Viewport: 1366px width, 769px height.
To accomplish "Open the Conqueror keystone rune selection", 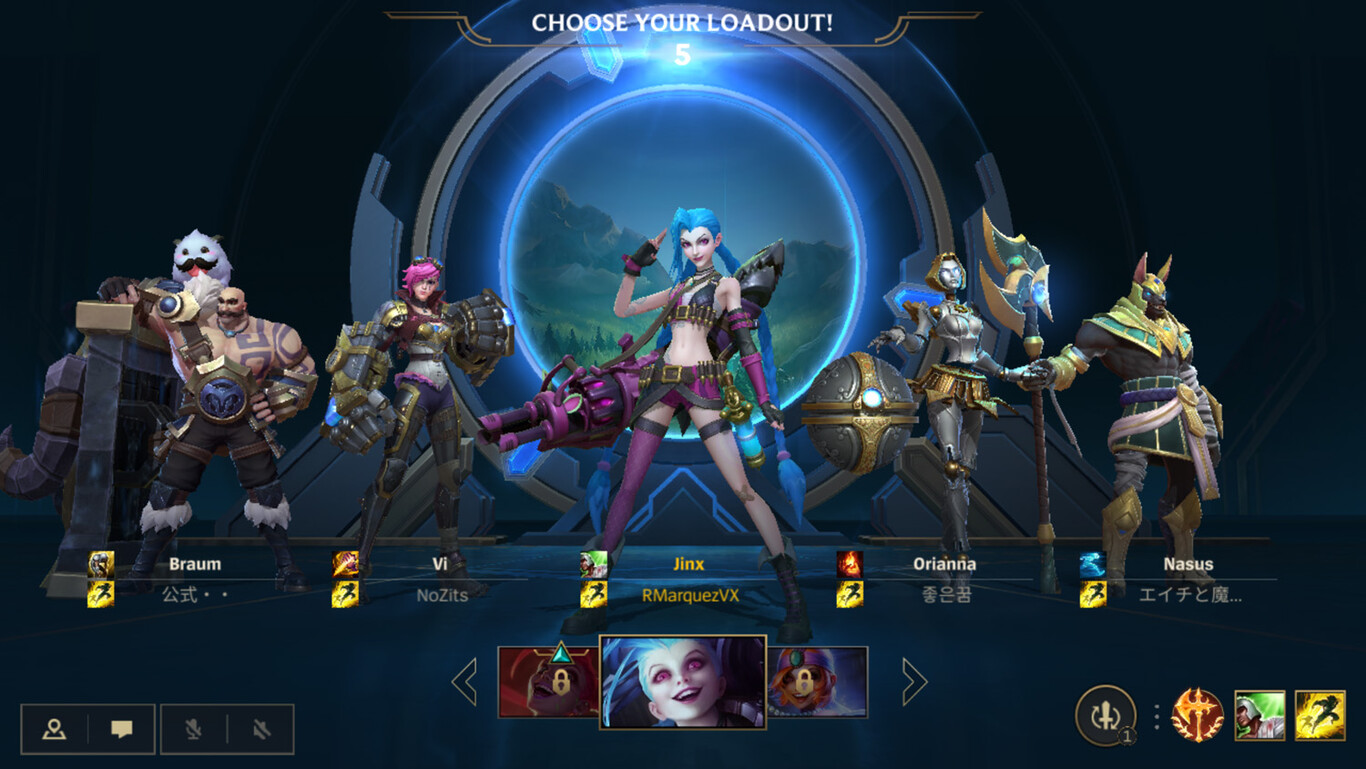I will click(x=1198, y=716).
